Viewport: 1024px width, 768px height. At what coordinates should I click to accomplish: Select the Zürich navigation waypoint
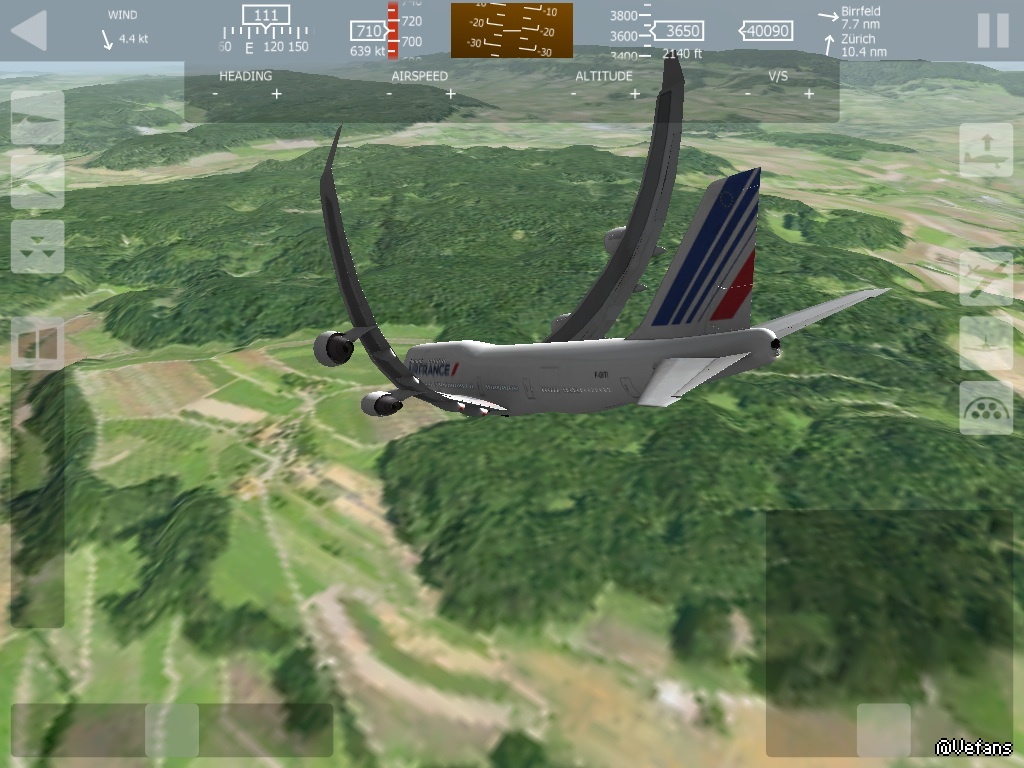pyautogui.click(x=862, y=45)
